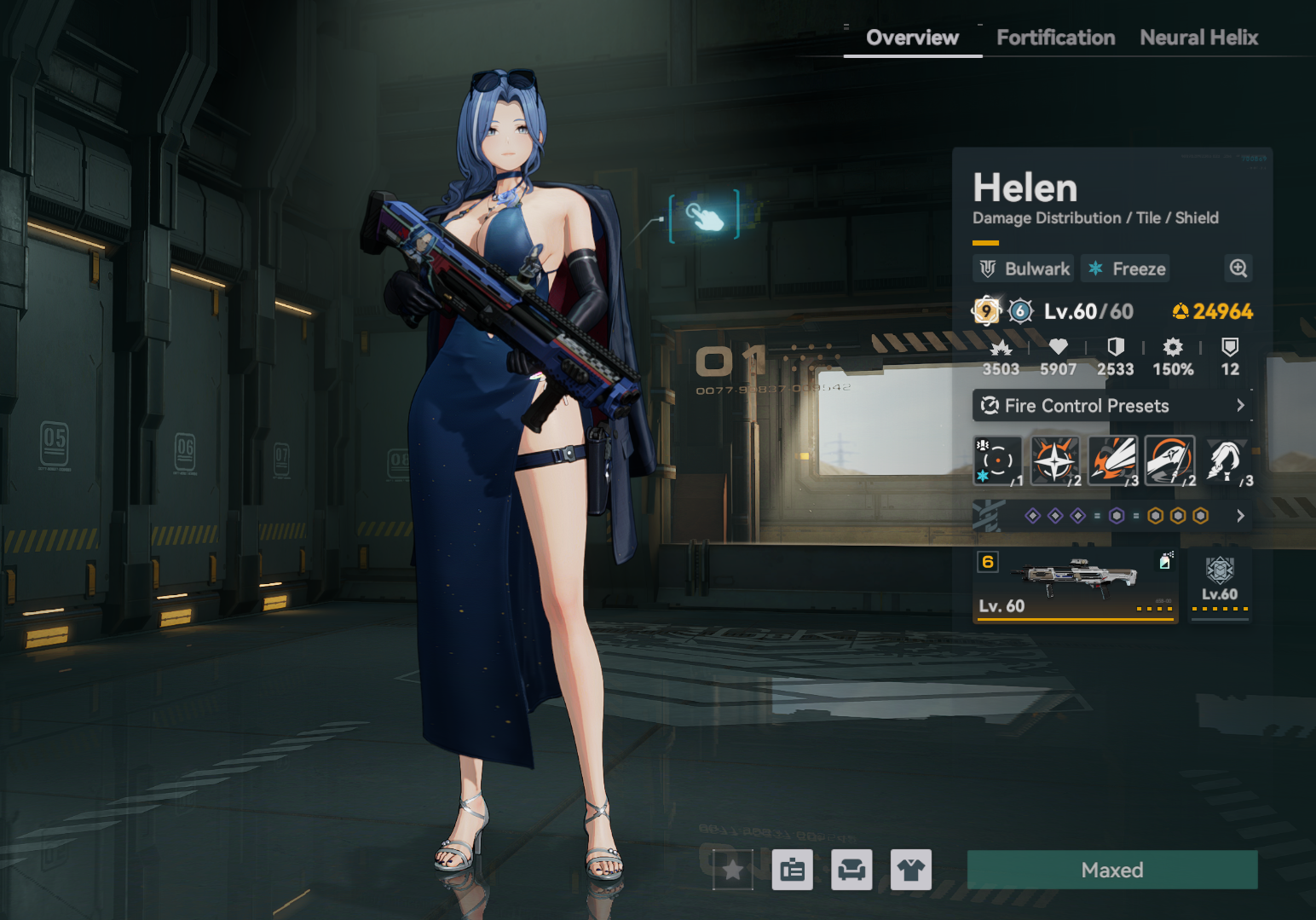Open the flag and spear skill
Image resolution: width=1316 pixels, height=920 pixels.
(x=1169, y=461)
